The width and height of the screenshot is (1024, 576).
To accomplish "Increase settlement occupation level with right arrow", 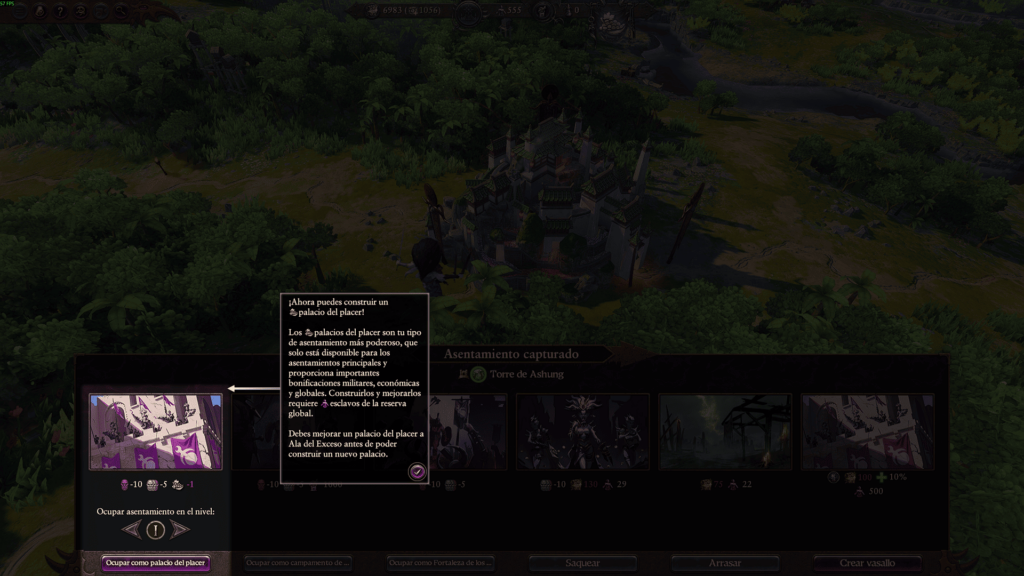I will pos(179,529).
